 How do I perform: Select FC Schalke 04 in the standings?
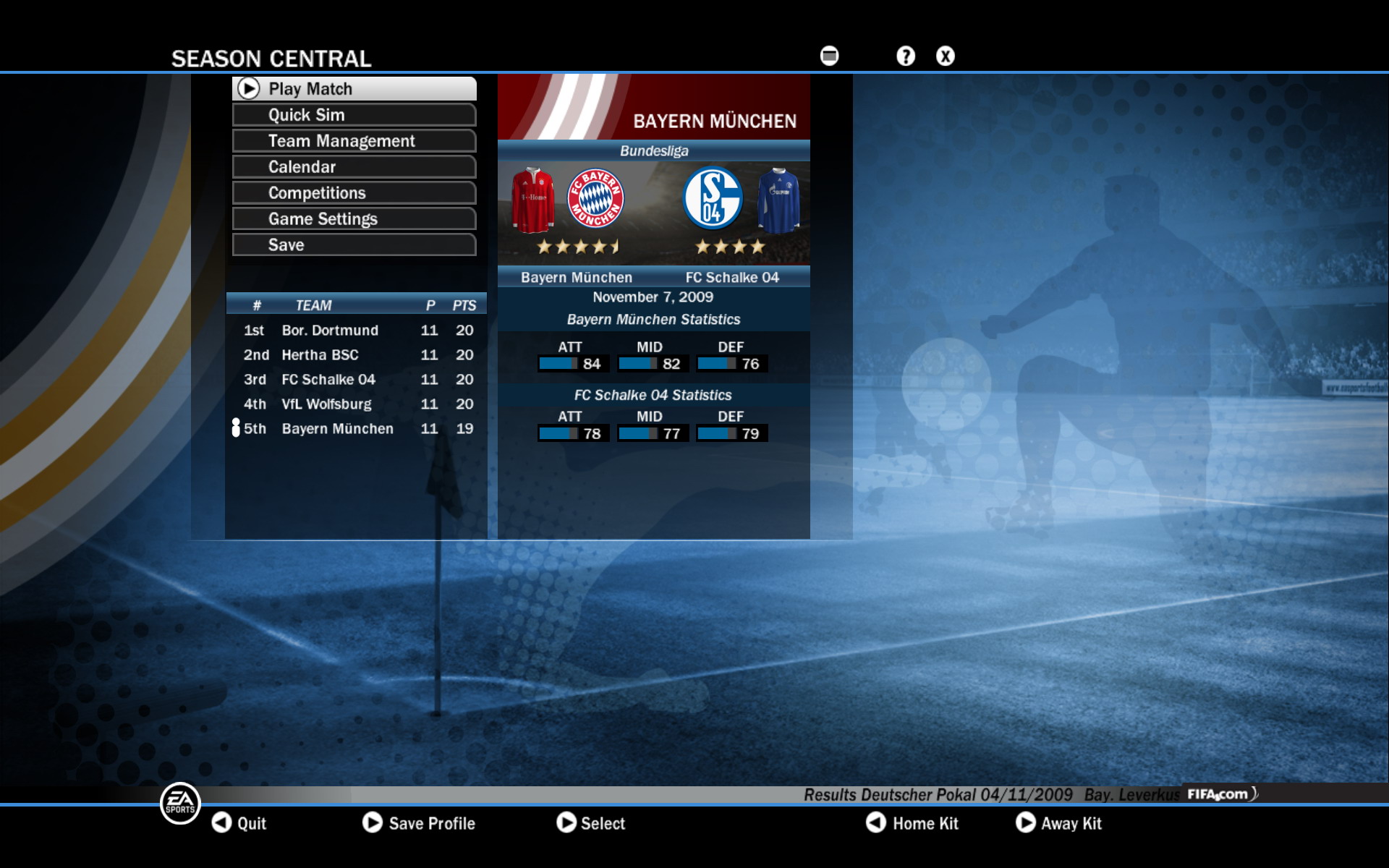point(328,379)
